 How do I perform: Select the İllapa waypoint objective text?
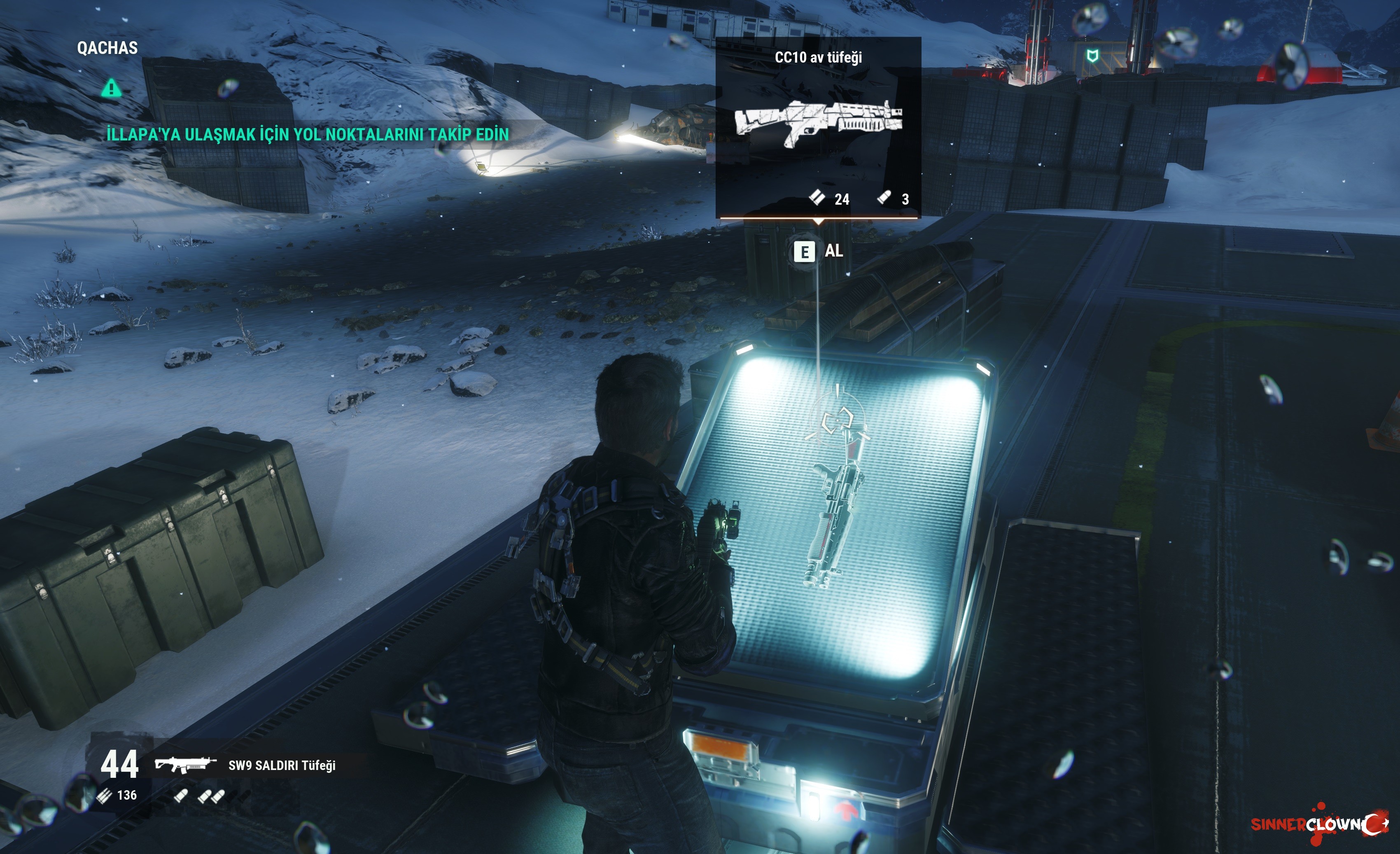308,135
